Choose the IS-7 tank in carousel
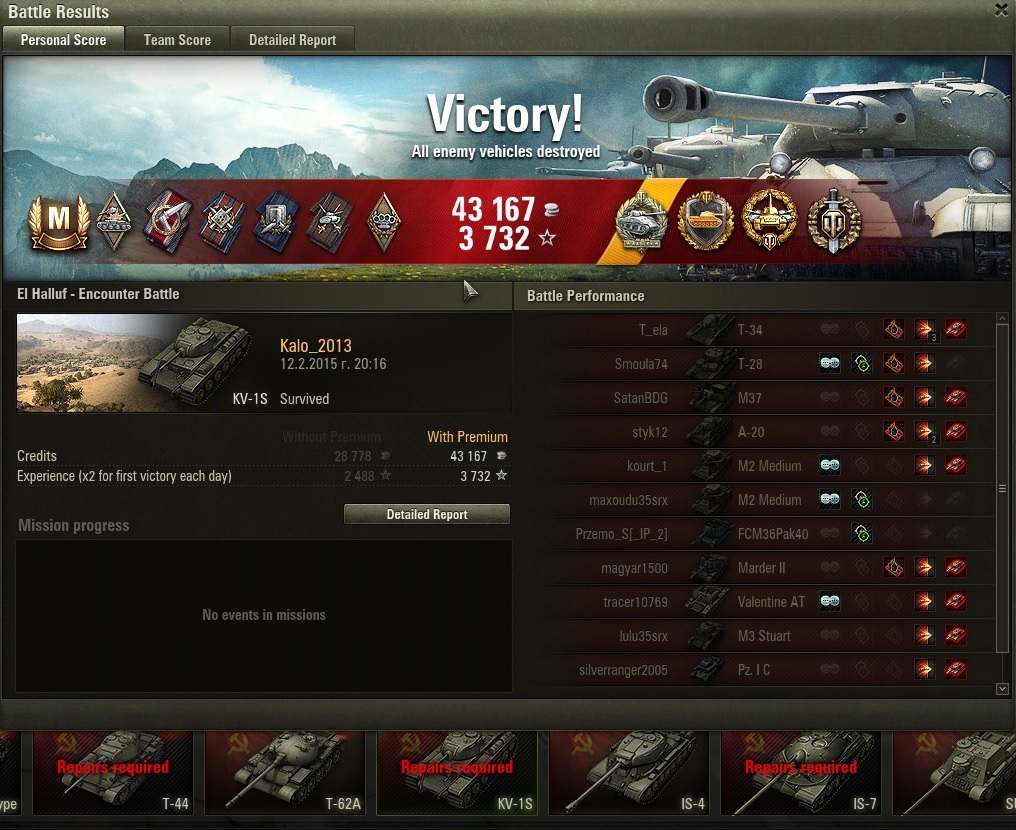The height and width of the screenshot is (830, 1016). point(801,772)
